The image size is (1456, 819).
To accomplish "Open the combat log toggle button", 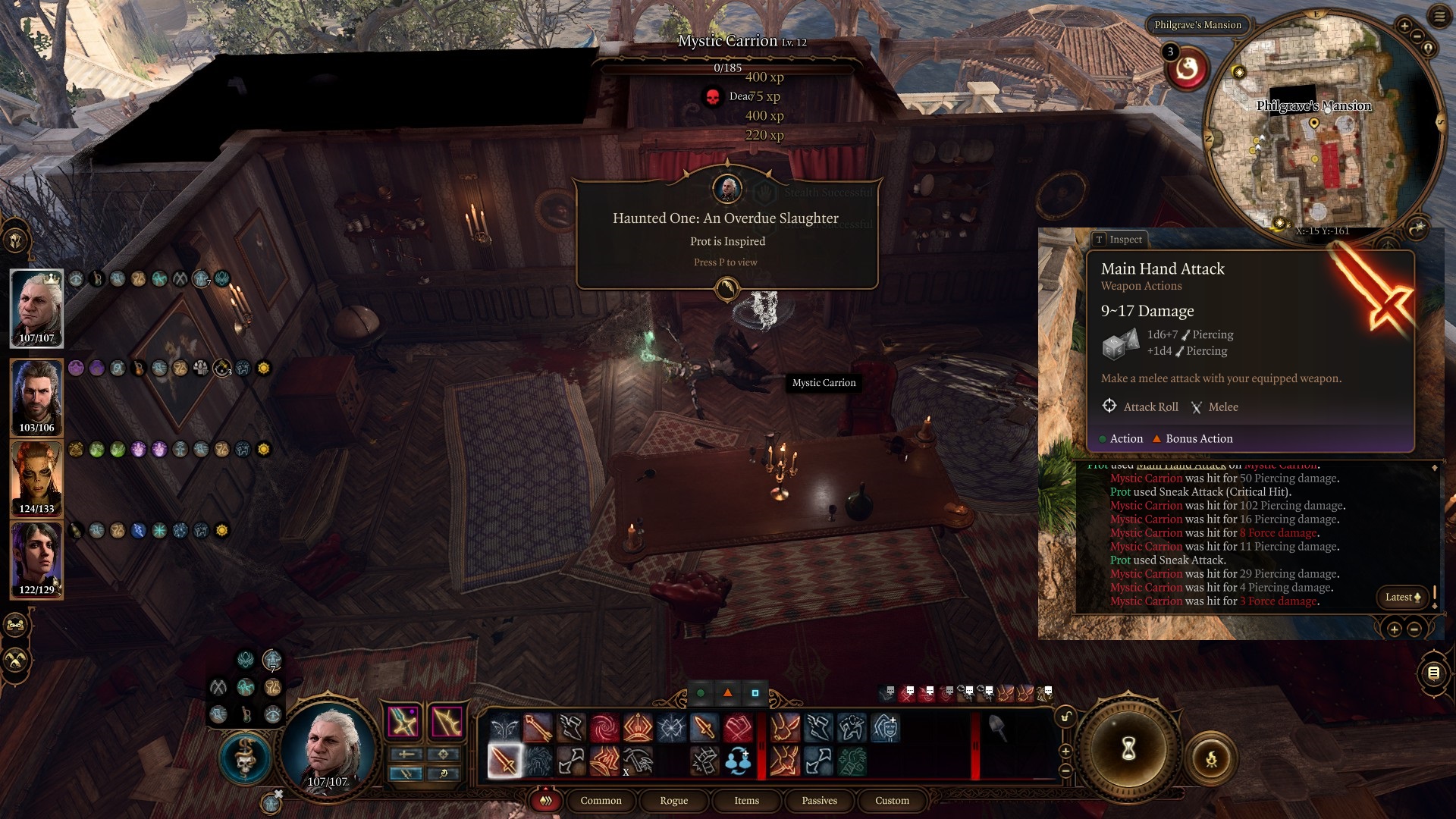I will click(x=1433, y=673).
